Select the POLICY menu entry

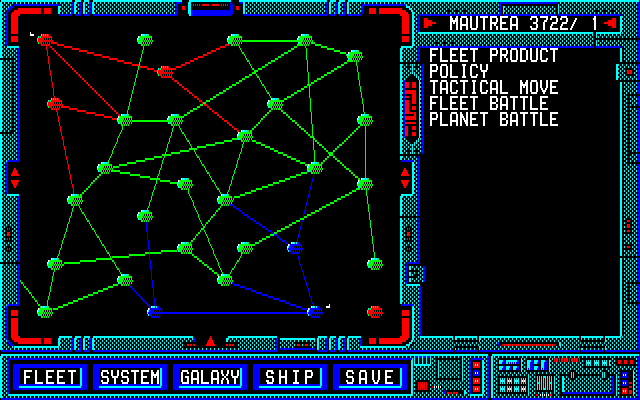pos(459,72)
